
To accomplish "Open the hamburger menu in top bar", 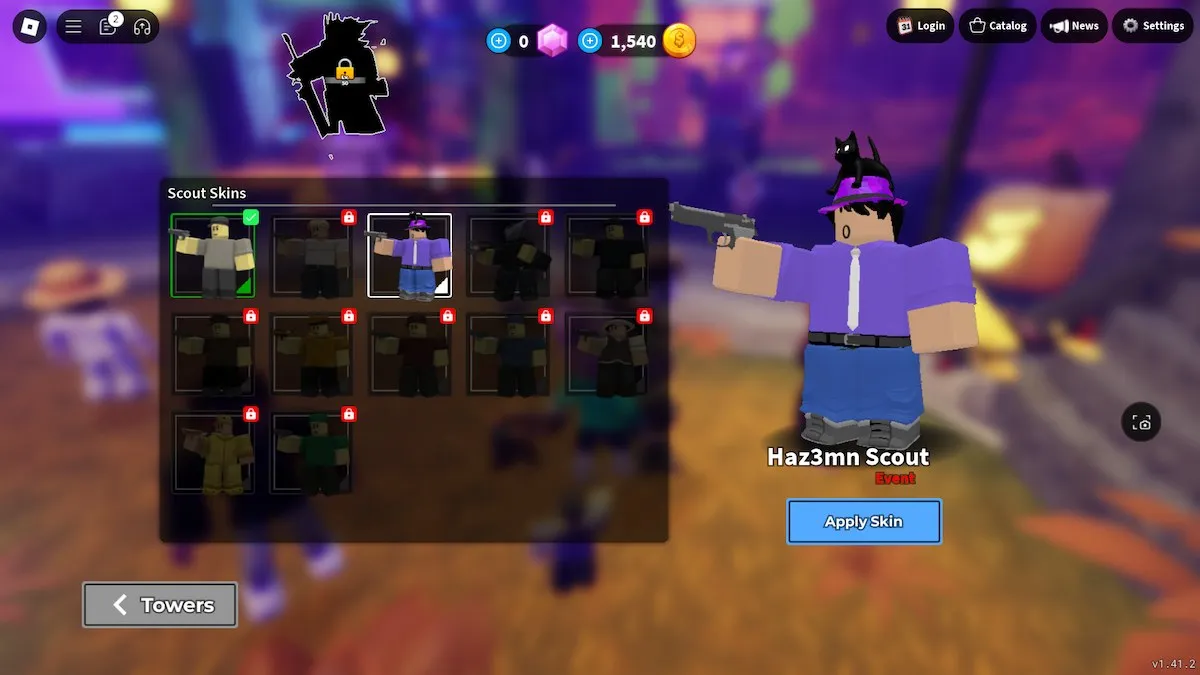I will [73, 27].
